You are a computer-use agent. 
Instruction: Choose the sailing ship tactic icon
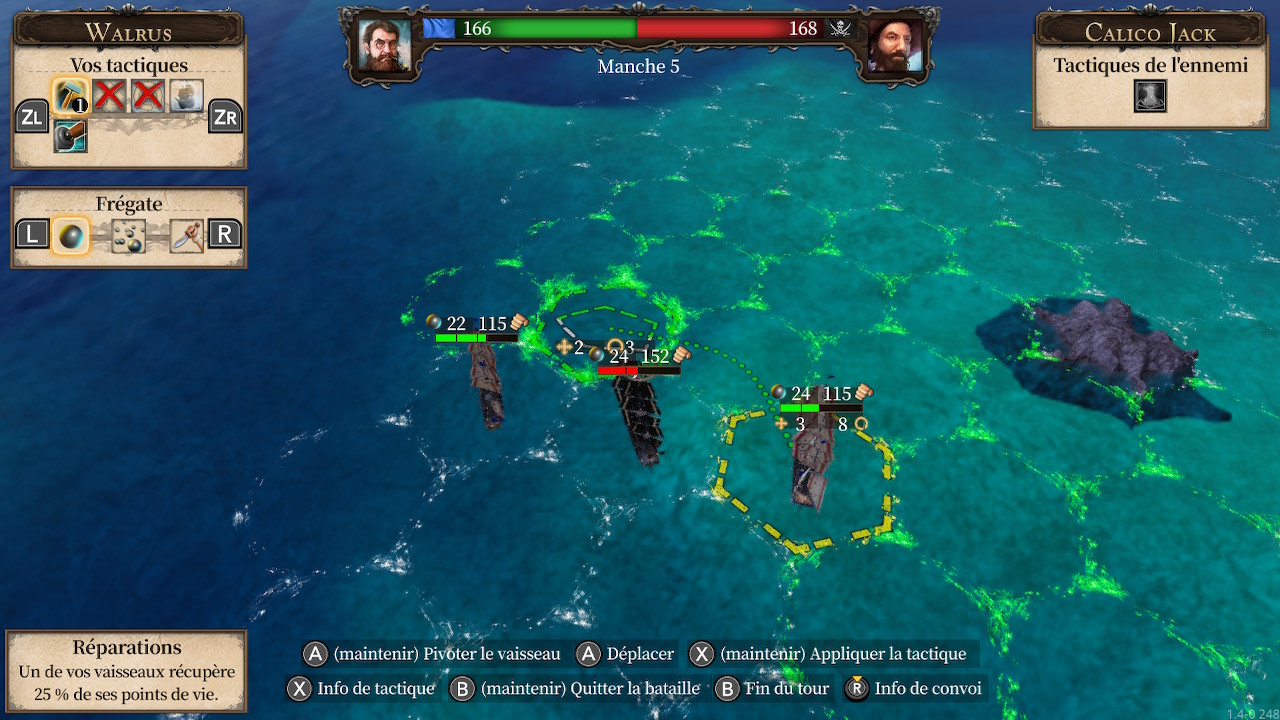[187, 97]
